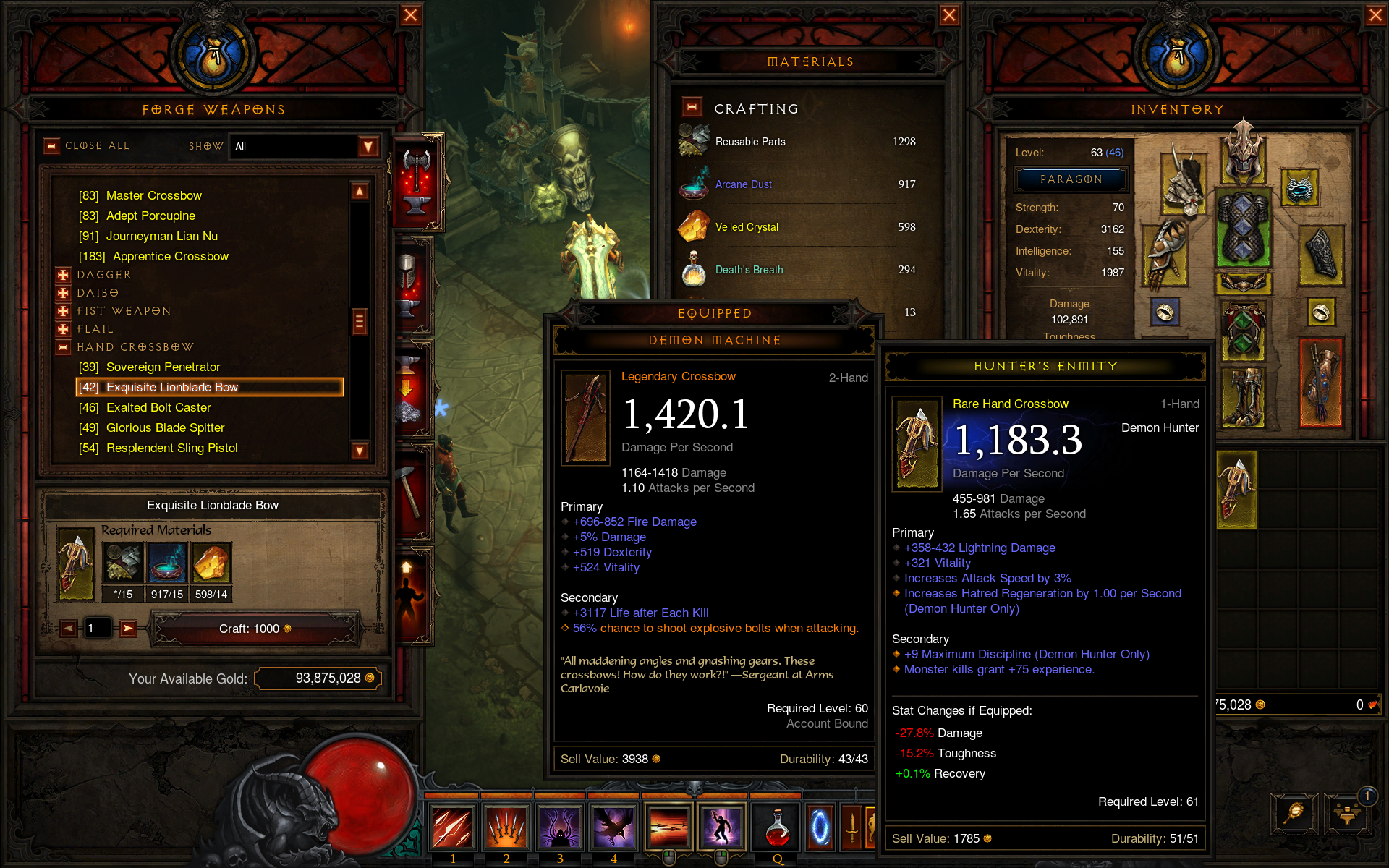This screenshot has width=1389, height=868.
Task: Close the Forge Weapons window
Action: click(x=411, y=15)
